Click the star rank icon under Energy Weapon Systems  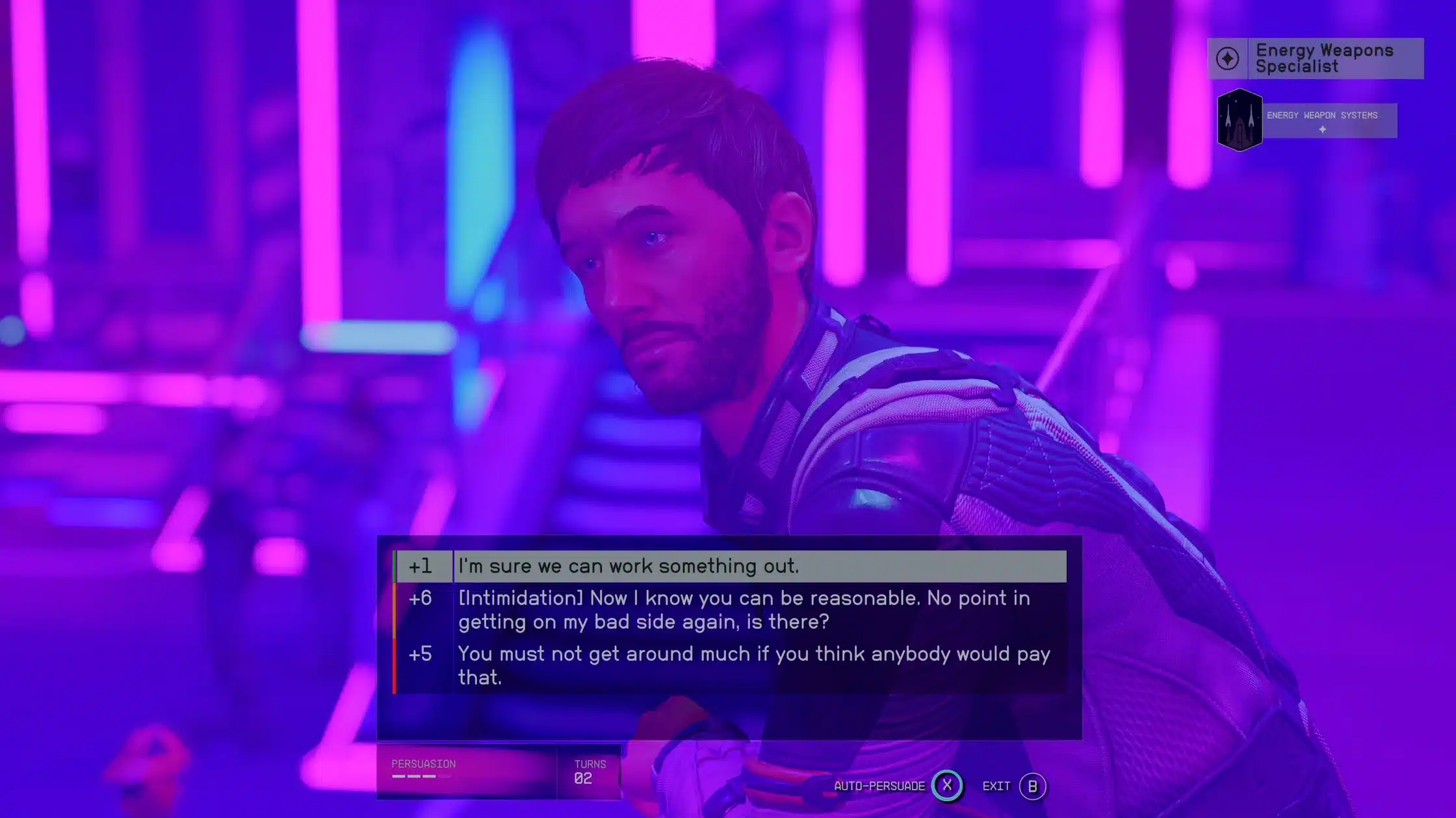1321,129
